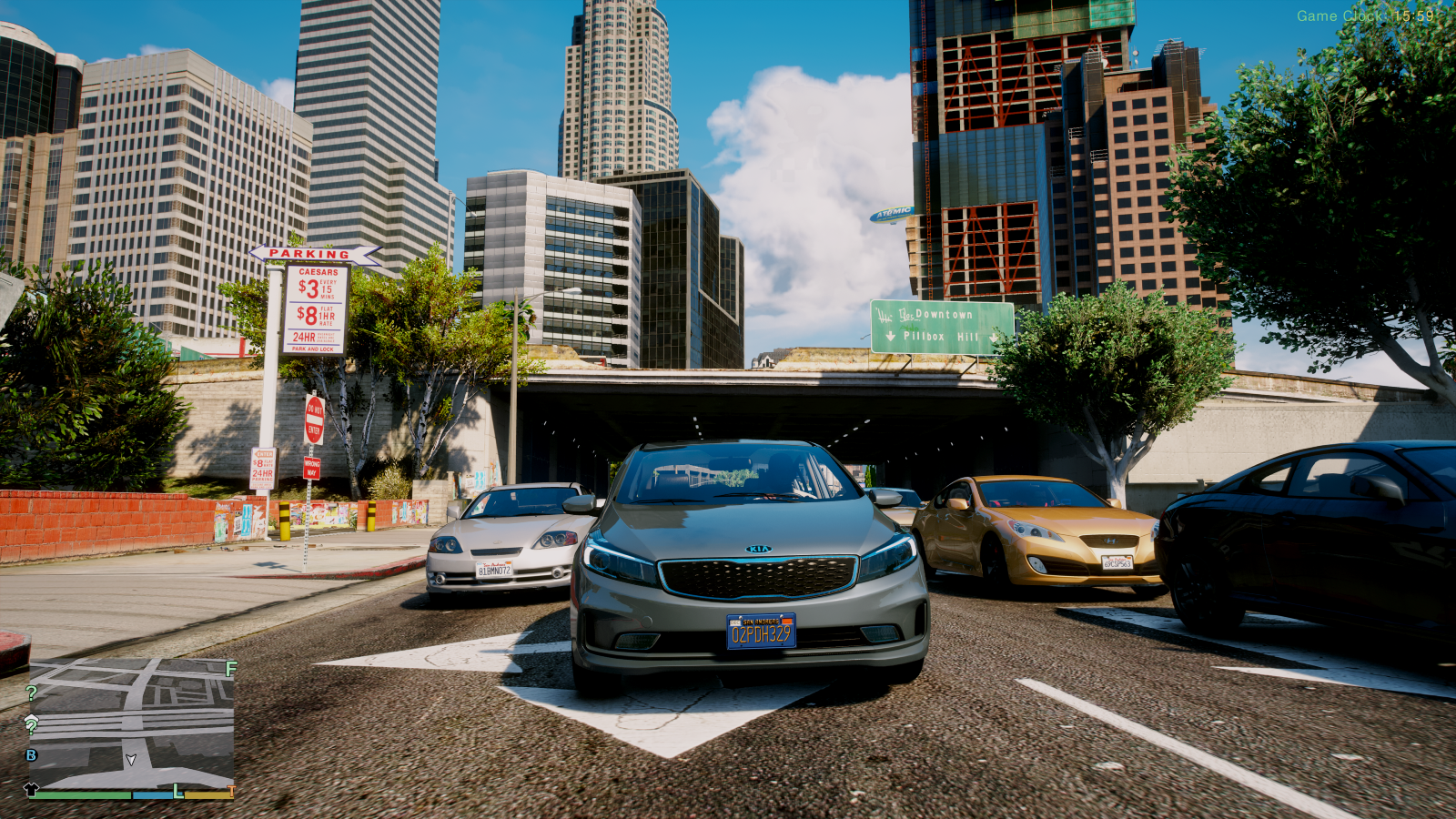The image size is (1456, 819).
Task: Click the minimap in the corner
Action: (x=132, y=723)
